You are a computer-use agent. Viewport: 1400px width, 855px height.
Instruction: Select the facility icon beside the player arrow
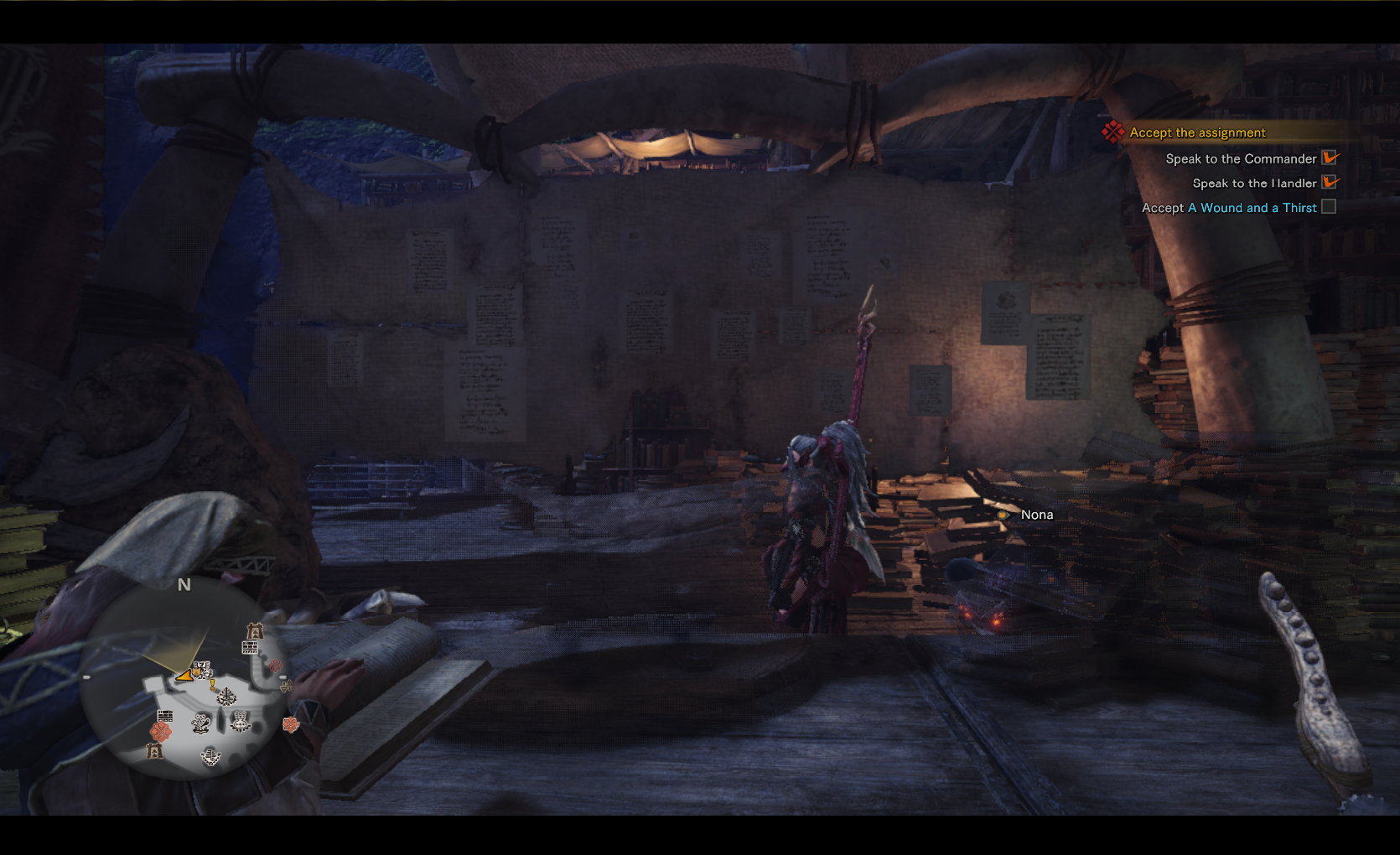pos(202,670)
